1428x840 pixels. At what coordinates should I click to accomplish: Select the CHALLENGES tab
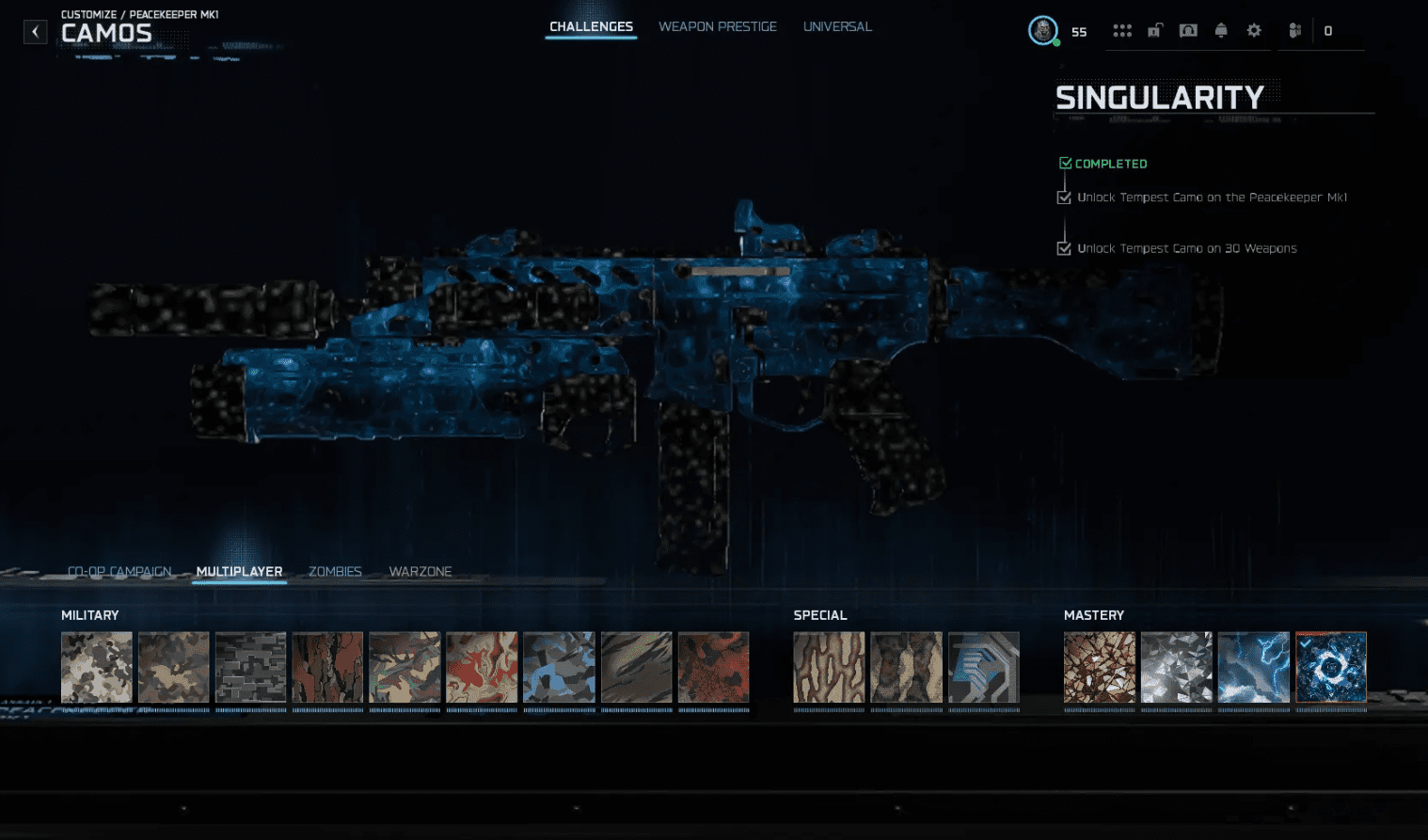tap(591, 26)
